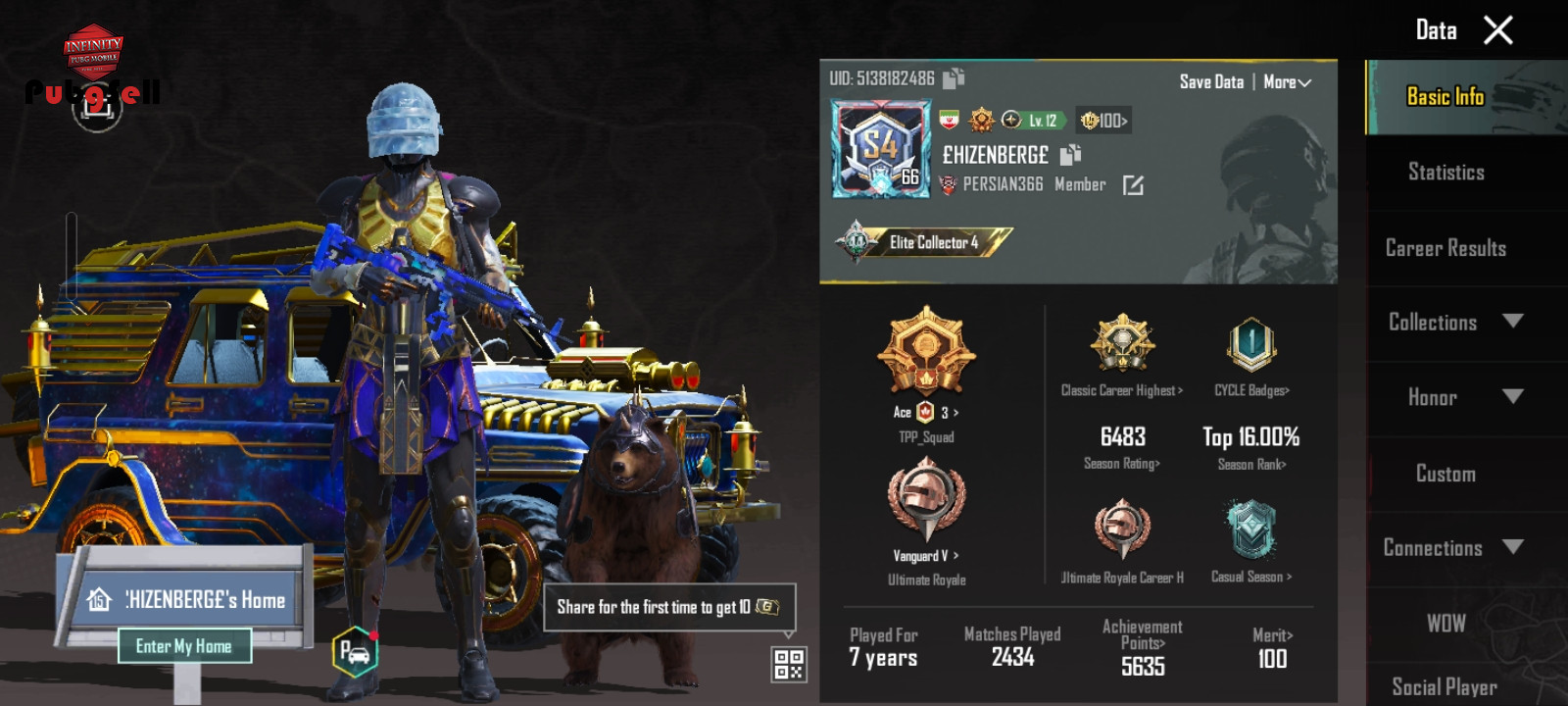Enter My Home
Screen dimensions: 1568x706
184,646
